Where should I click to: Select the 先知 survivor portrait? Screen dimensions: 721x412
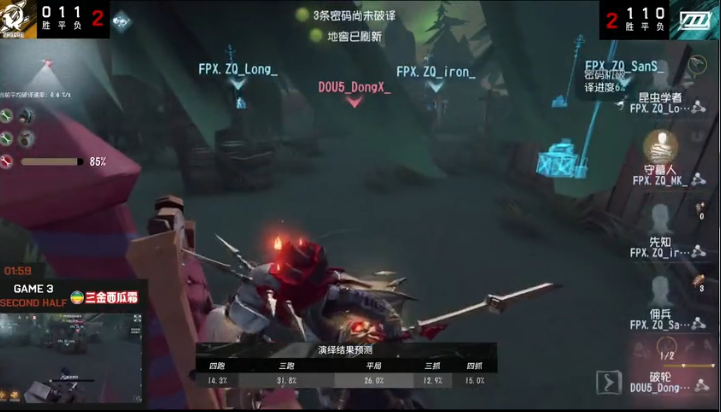pyautogui.click(x=660, y=219)
